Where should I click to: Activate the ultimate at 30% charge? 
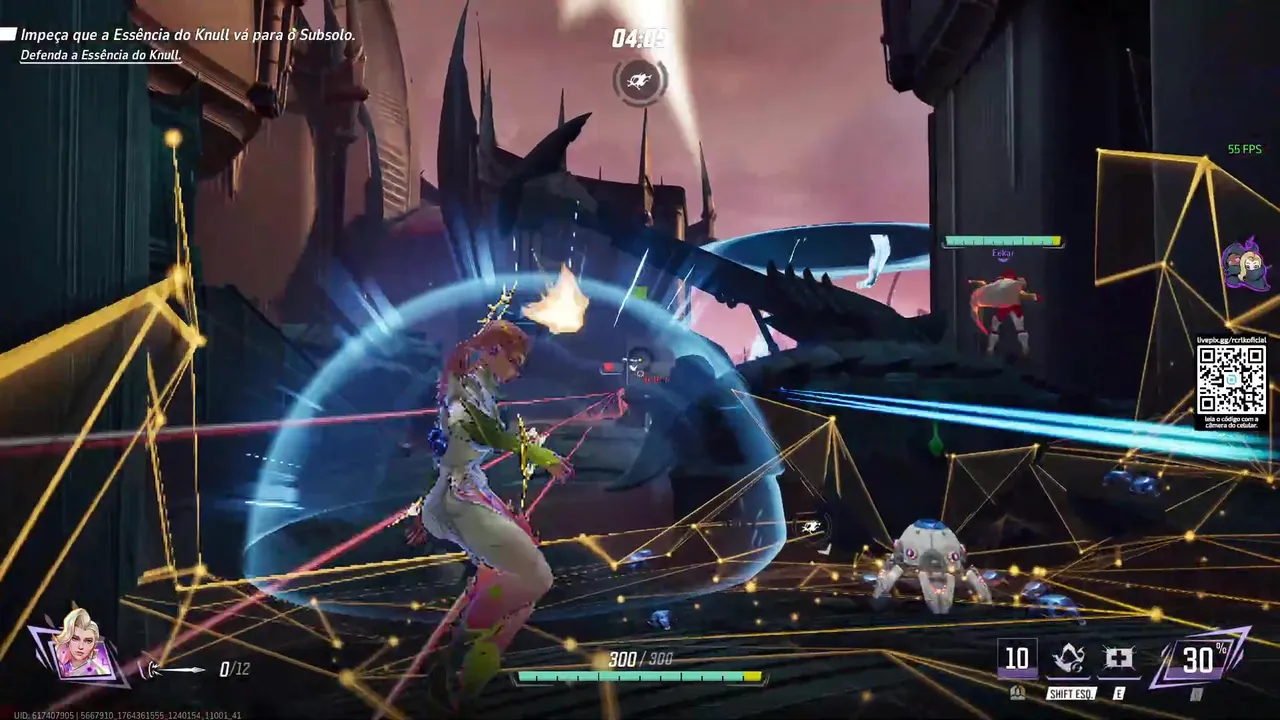pyautogui.click(x=1199, y=658)
